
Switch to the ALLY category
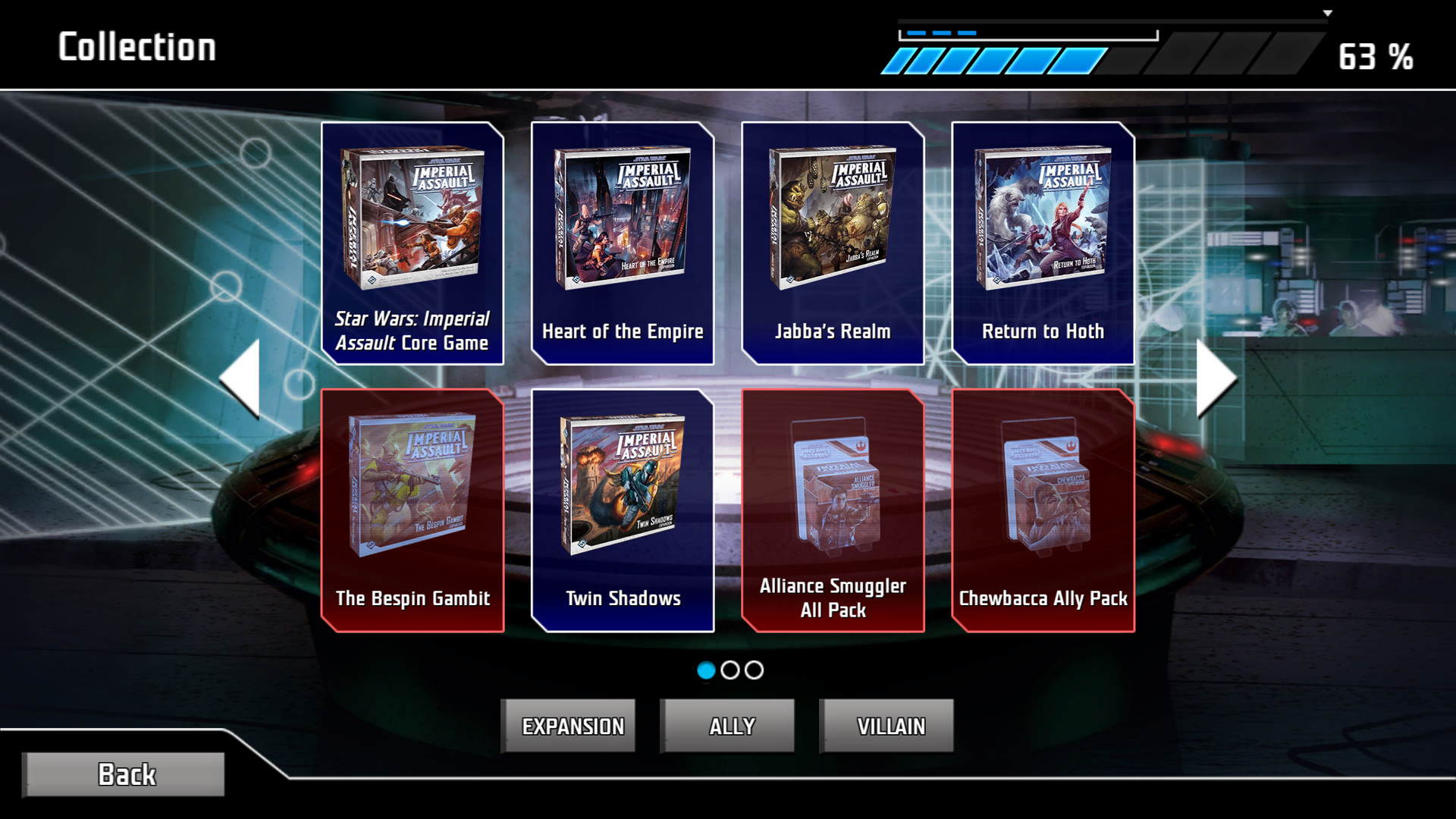(x=727, y=725)
